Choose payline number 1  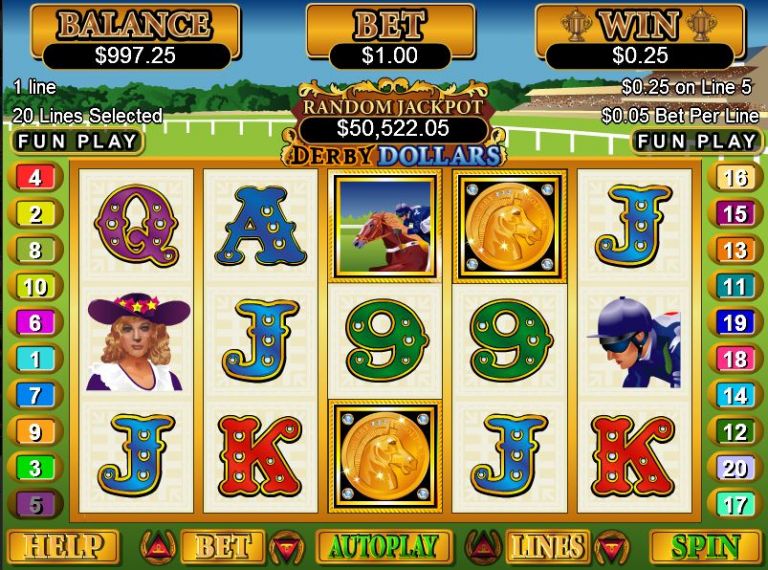pyautogui.click(x=35, y=359)
